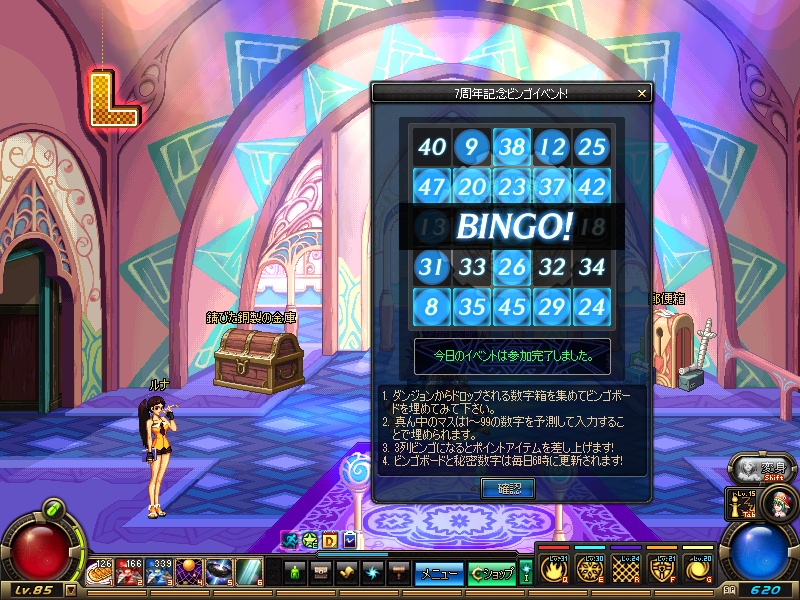Image resolution: width=800 pixels, height=600 pixels.
Task: Choose bingo tile number 8
Action: (432, 307)
